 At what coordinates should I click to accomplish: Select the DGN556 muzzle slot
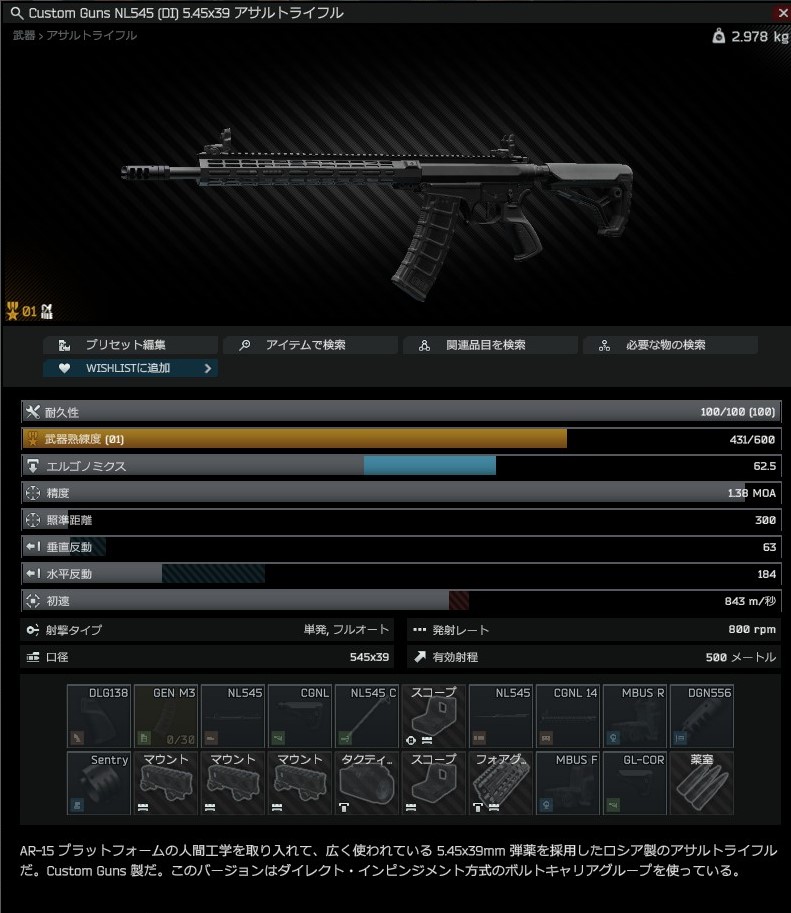click(702, 716)
